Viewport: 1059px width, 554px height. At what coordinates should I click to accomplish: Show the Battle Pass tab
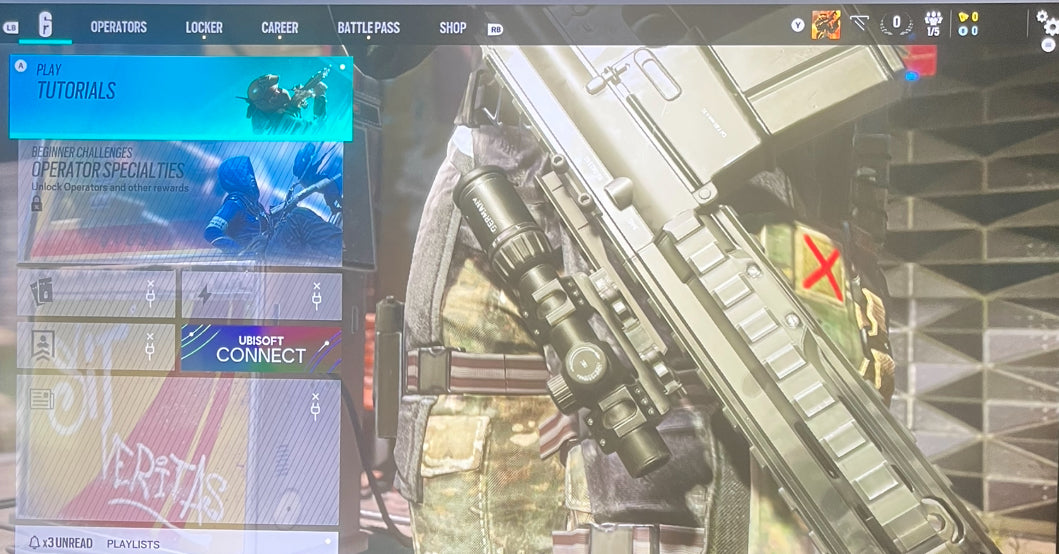tap(368, 27)
